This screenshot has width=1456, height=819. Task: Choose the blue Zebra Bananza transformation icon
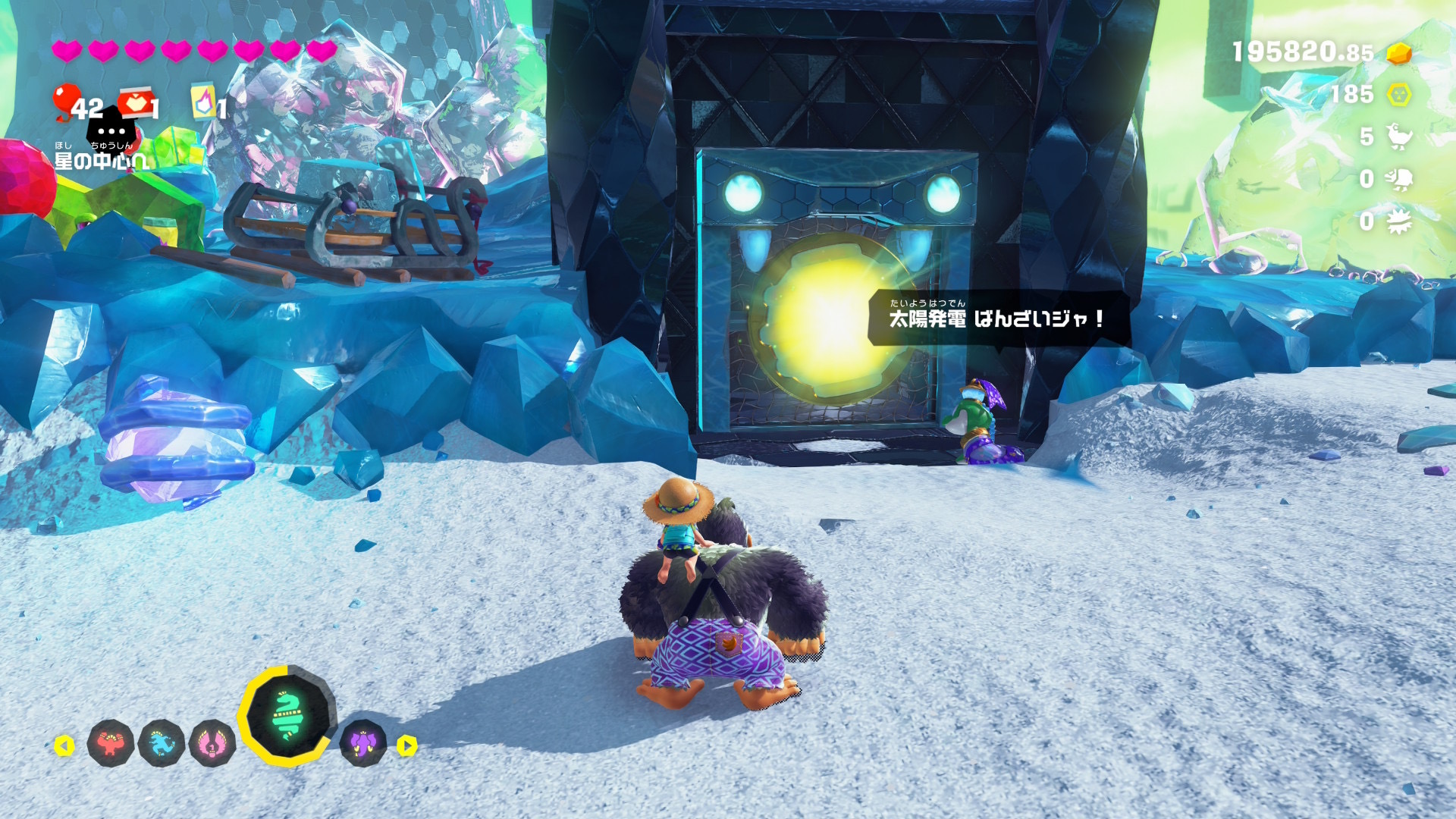[162, 743]
